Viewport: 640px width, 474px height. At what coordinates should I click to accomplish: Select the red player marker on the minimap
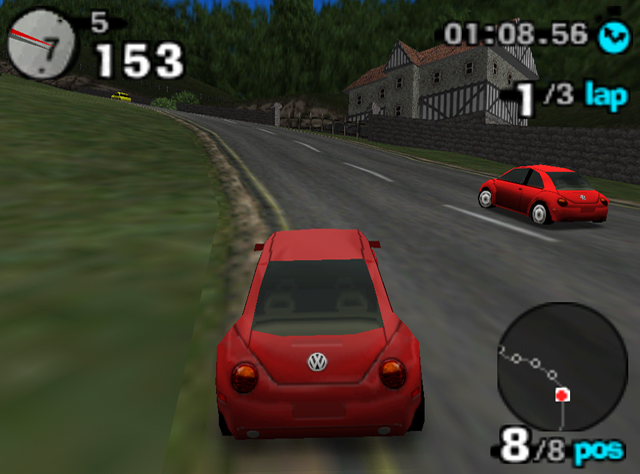(562, 395)
